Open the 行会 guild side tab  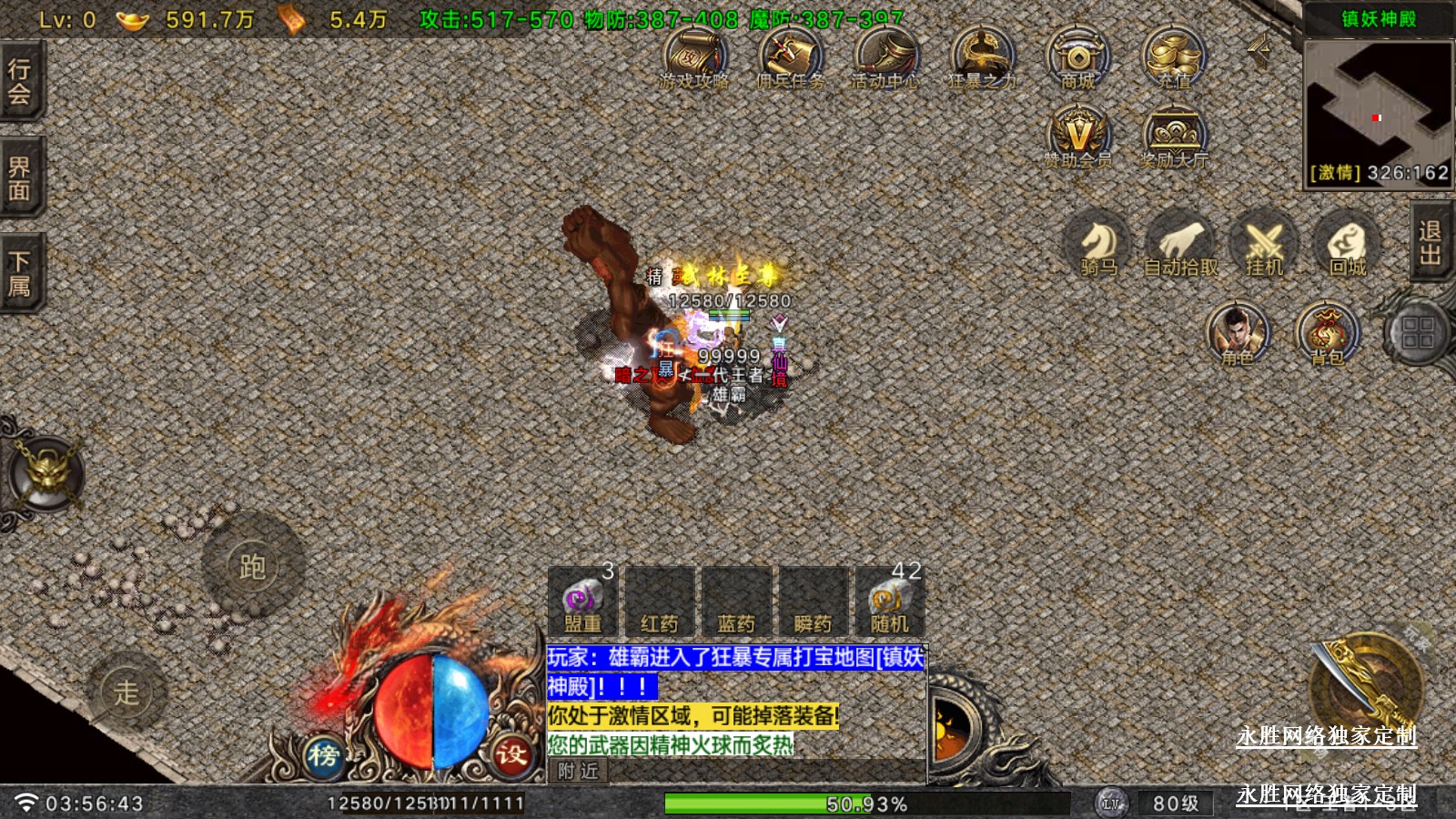click(x=20, y=82)
